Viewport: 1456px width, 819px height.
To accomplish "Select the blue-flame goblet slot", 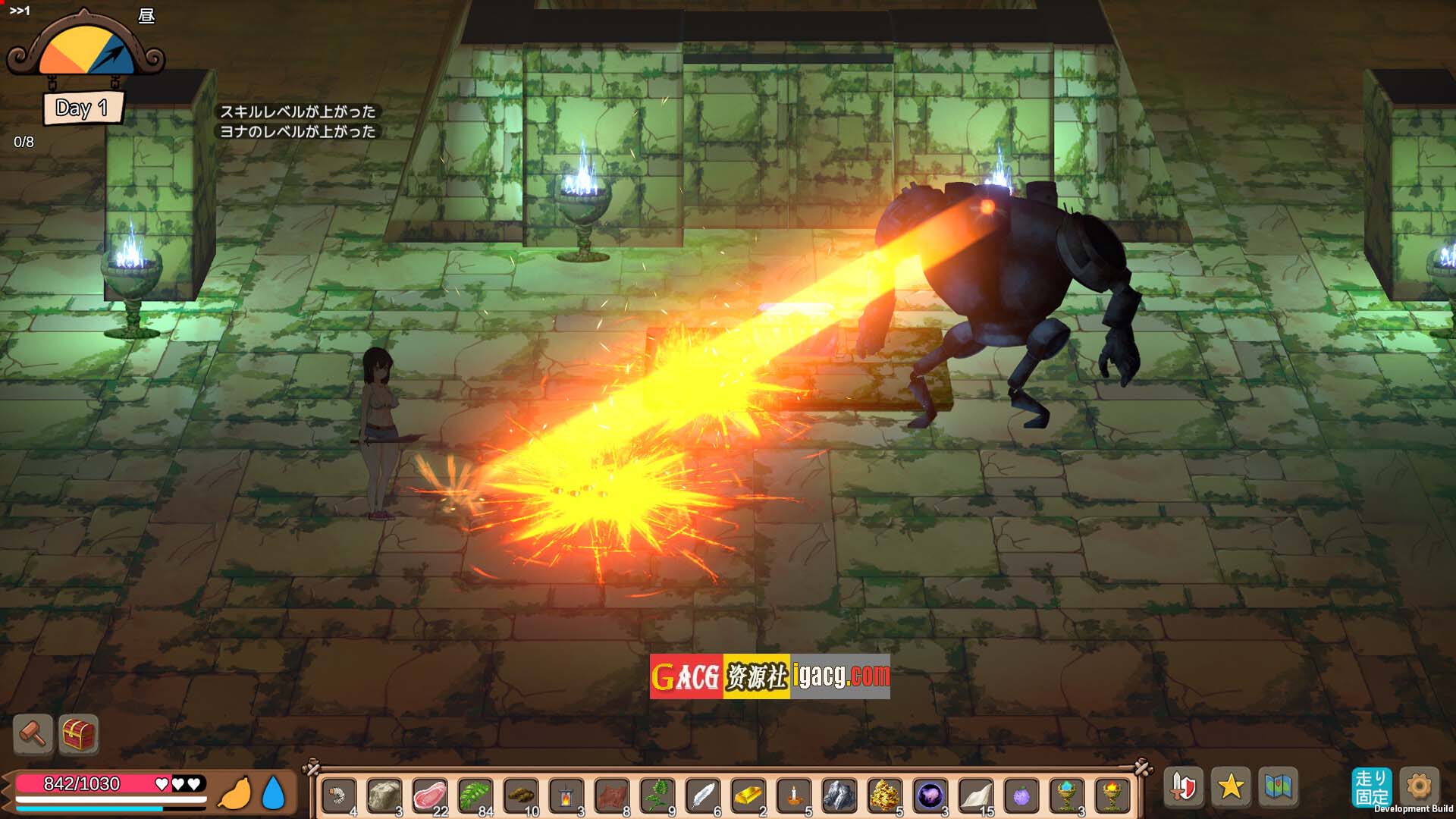I will click(x=1066, y=795).
